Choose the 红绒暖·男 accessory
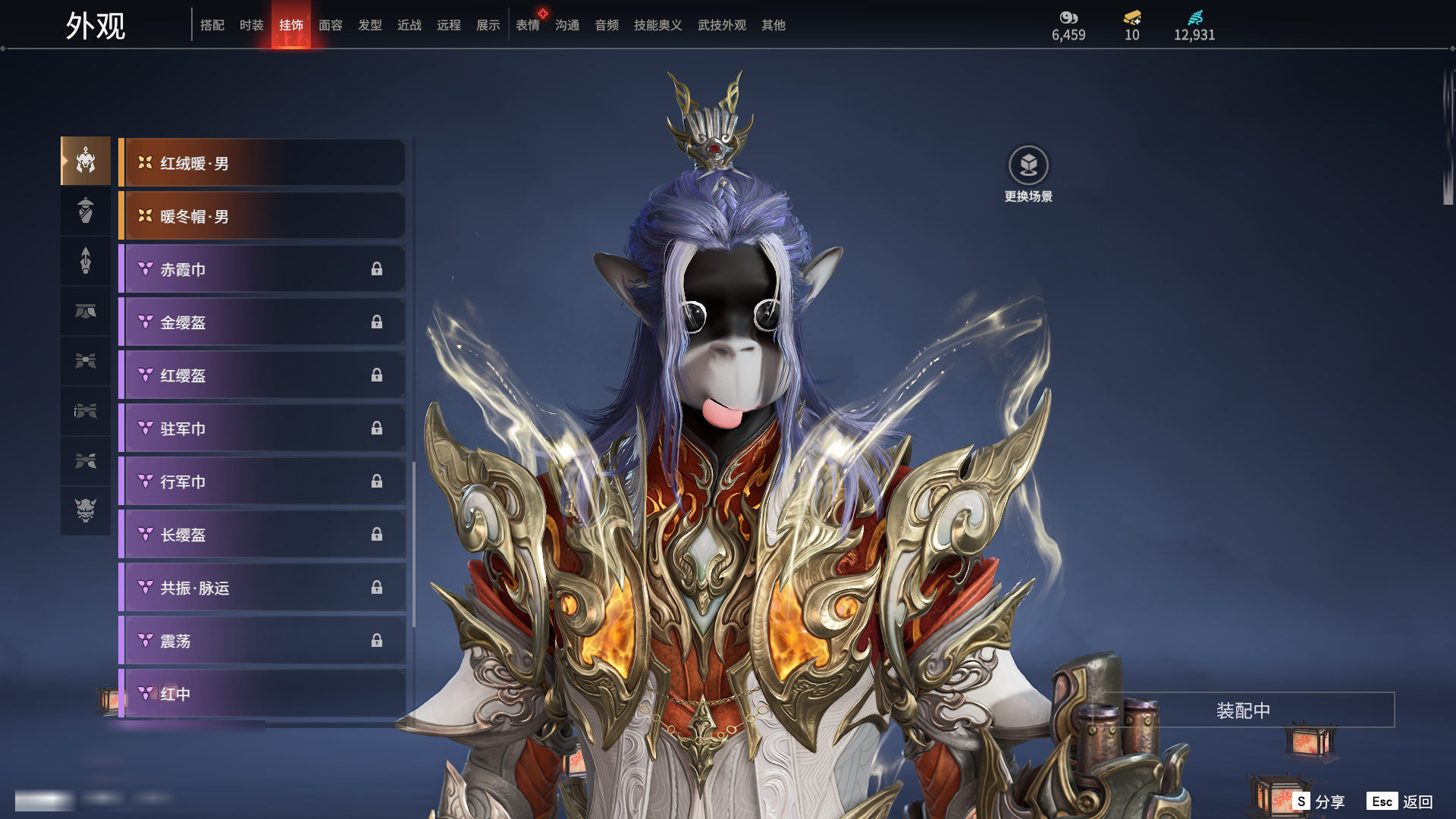 click(262, 163)
